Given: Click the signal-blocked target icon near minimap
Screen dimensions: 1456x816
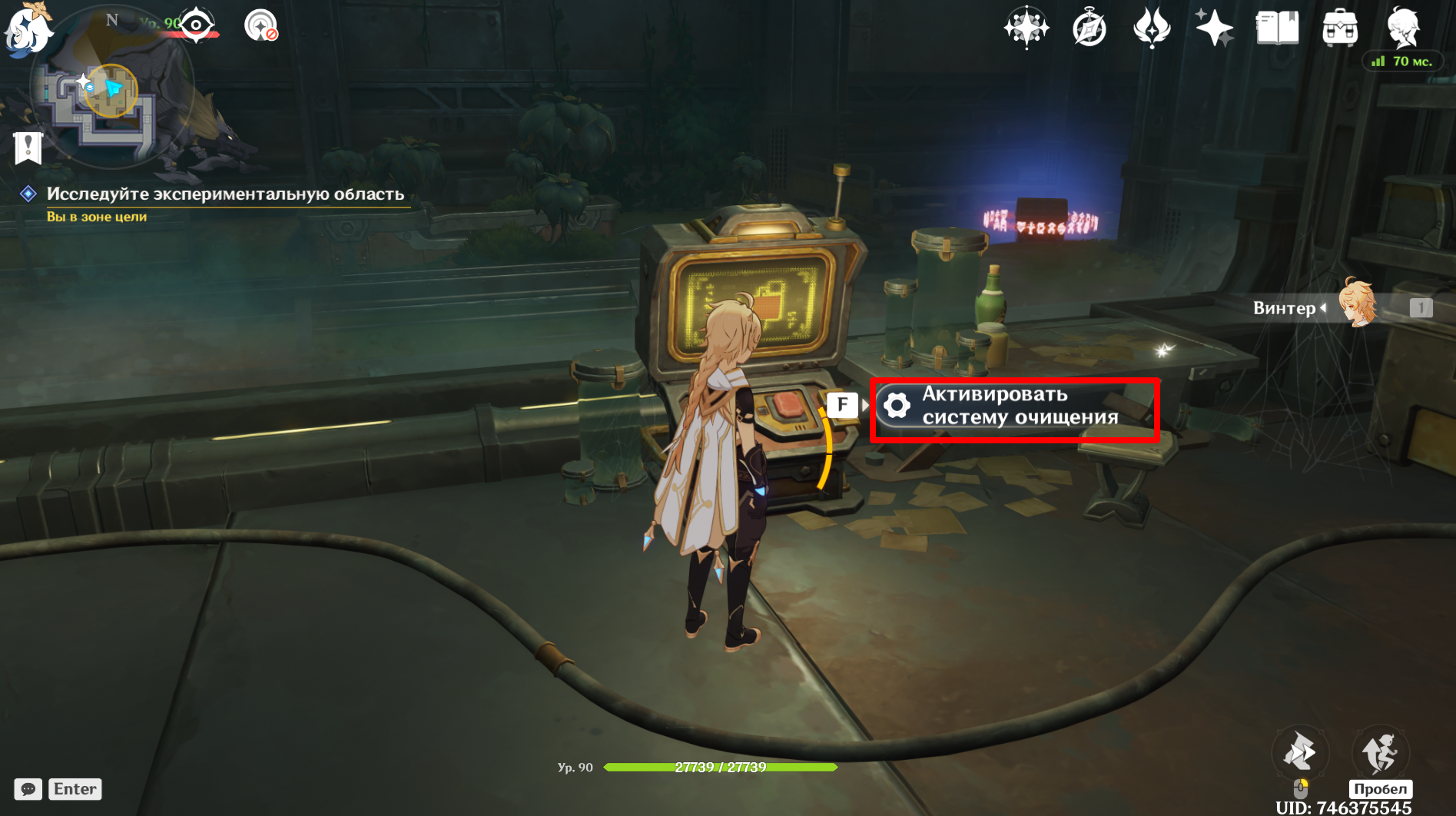Looking at the screenshot, I should pos(260,25).
